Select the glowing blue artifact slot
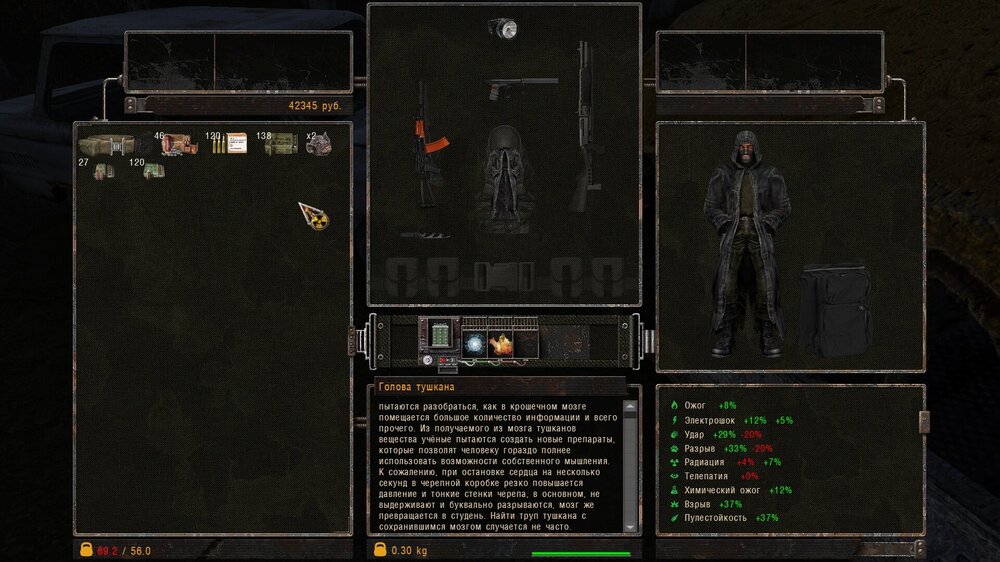This screenshot has width=1000, height=562. click(x=474, y=343)
